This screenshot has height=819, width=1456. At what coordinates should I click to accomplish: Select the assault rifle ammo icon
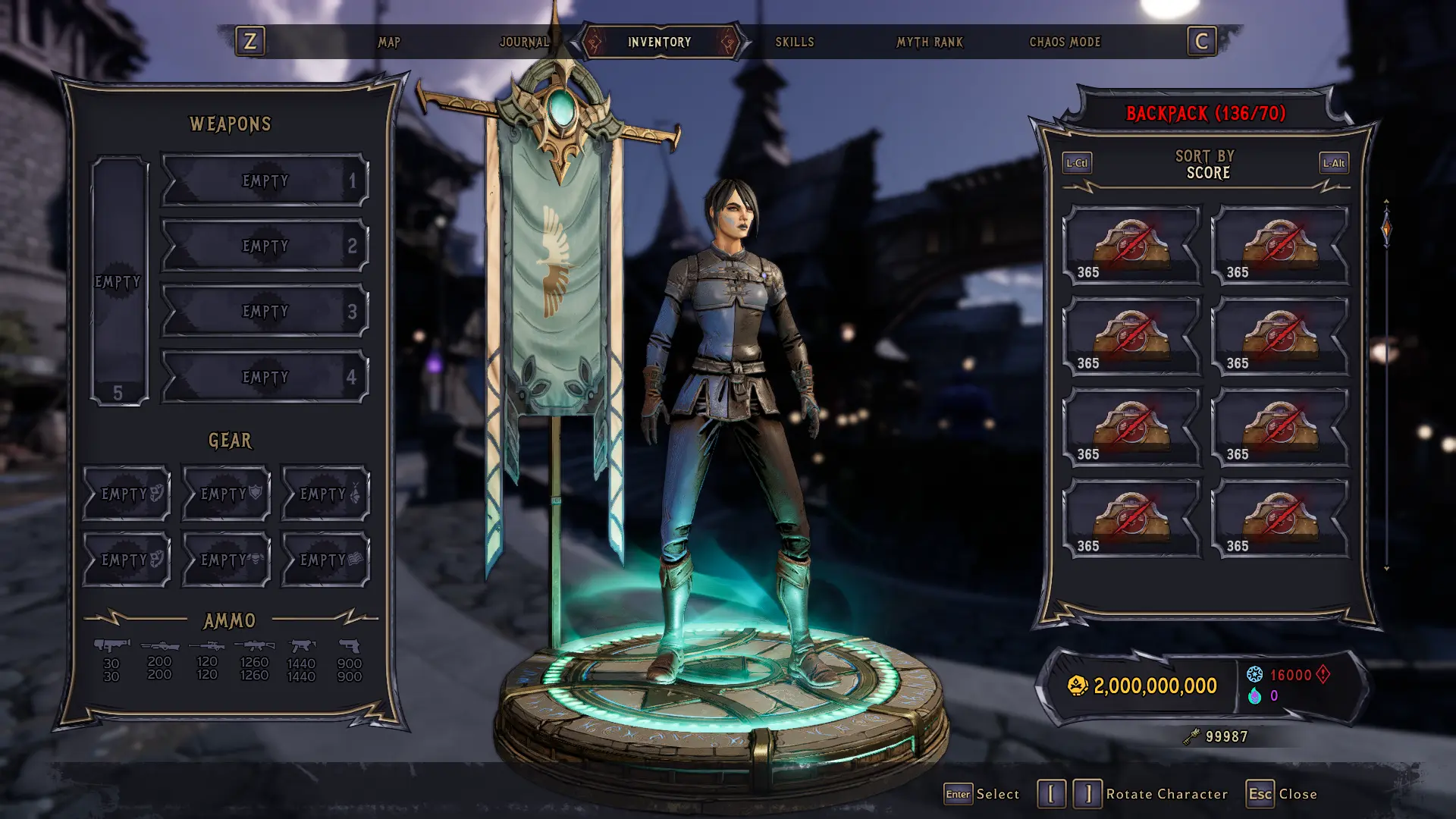click(x=254, y=645)
